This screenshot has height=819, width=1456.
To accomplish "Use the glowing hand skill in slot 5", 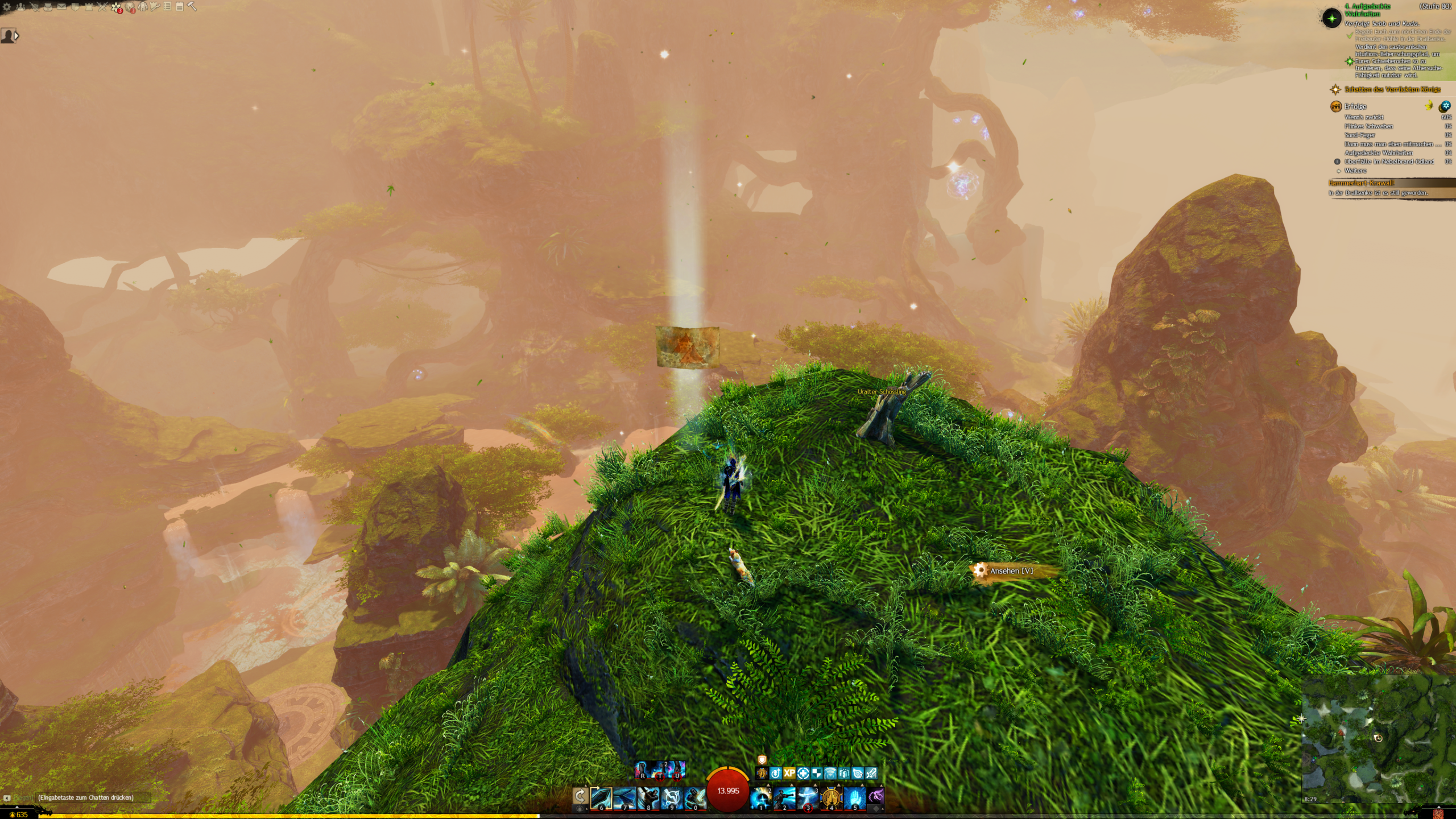I will pos(854,798).
